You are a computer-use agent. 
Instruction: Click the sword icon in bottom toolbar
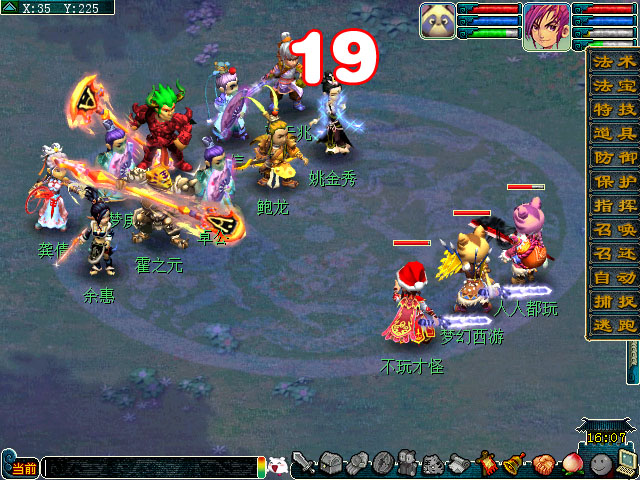tap(305, 464)
